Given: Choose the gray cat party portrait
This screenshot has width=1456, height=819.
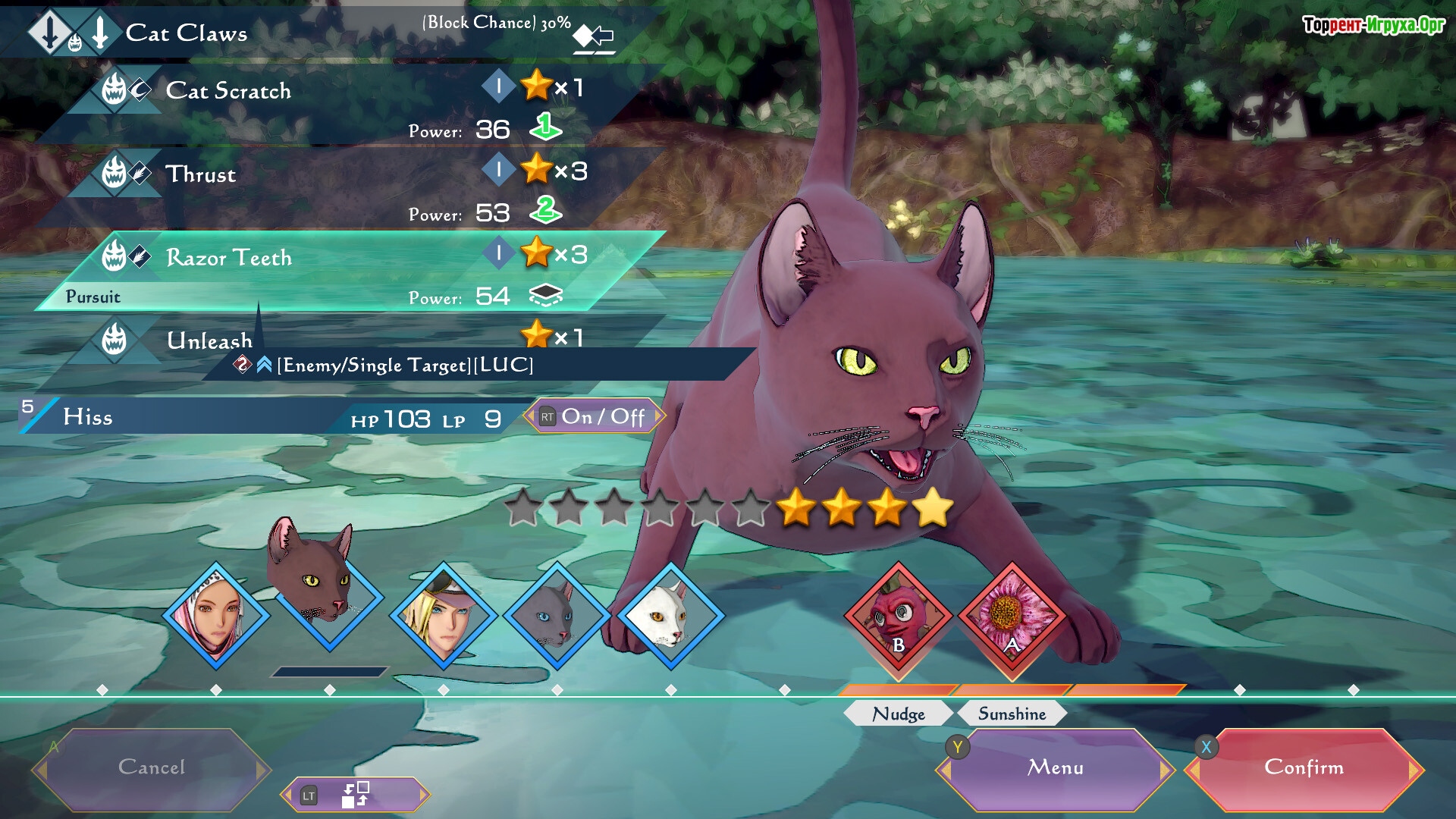Looking at the screenshot, I should 557,615.
